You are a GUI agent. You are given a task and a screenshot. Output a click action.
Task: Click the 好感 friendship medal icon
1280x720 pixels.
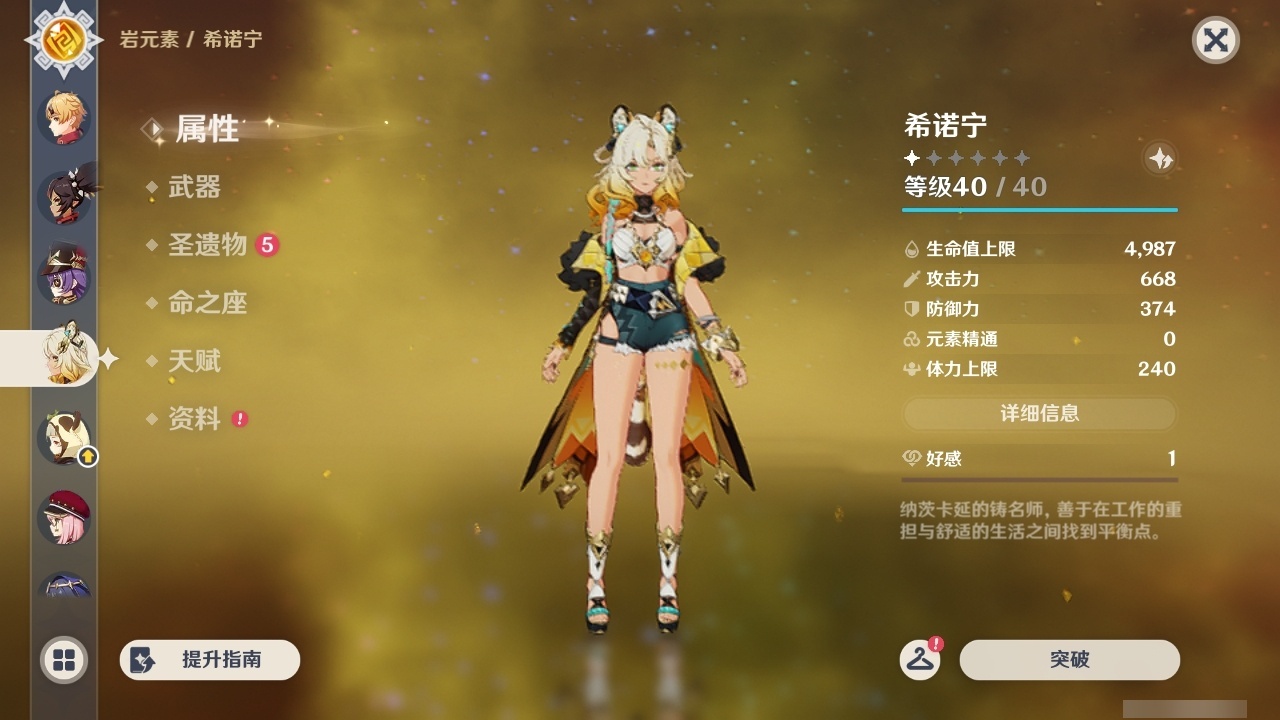click(x=912, y=458)
